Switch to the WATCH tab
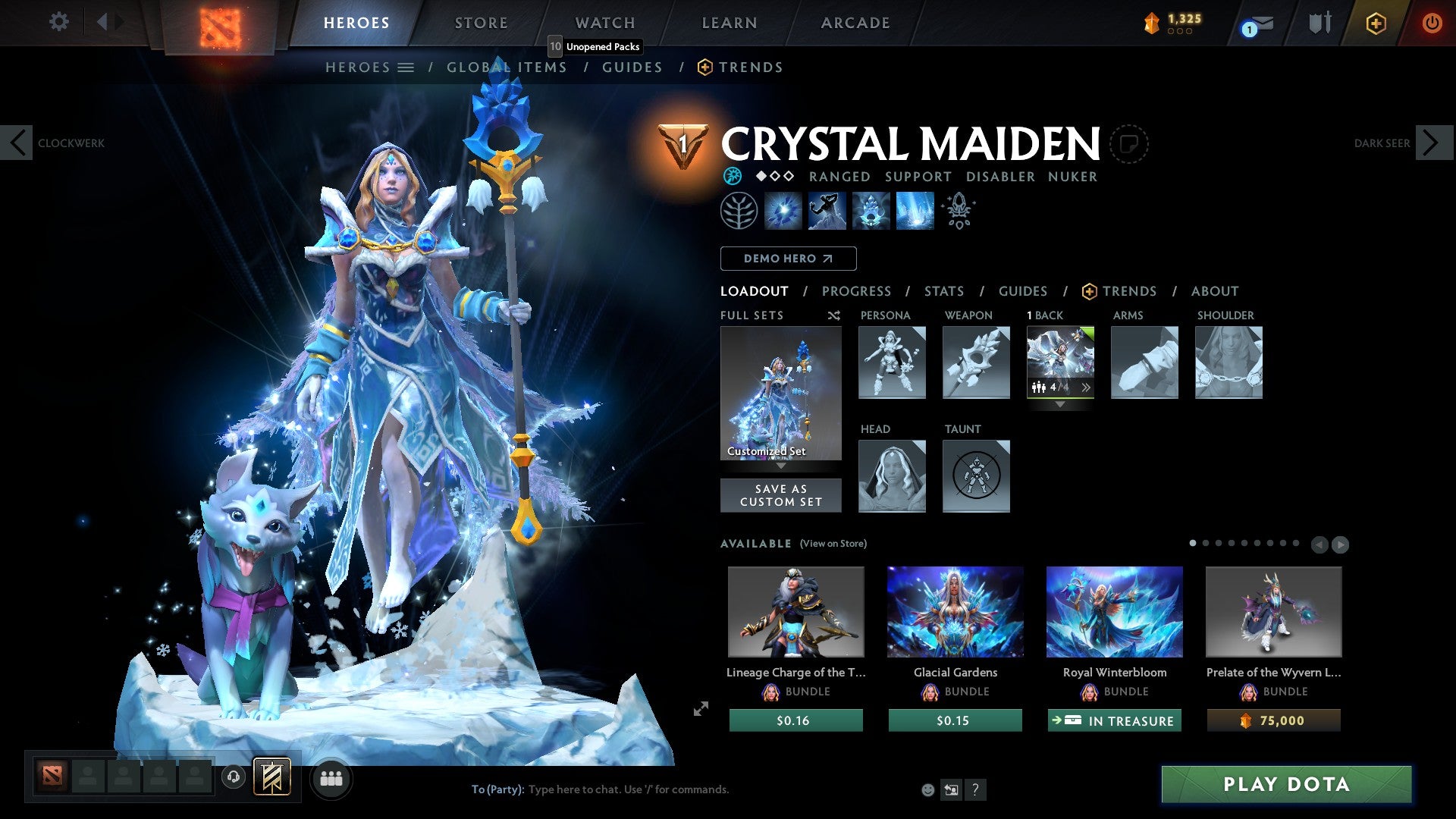The width and height of the screenshot is (1456, 819). pyautogui.click(x=604, y=23)
